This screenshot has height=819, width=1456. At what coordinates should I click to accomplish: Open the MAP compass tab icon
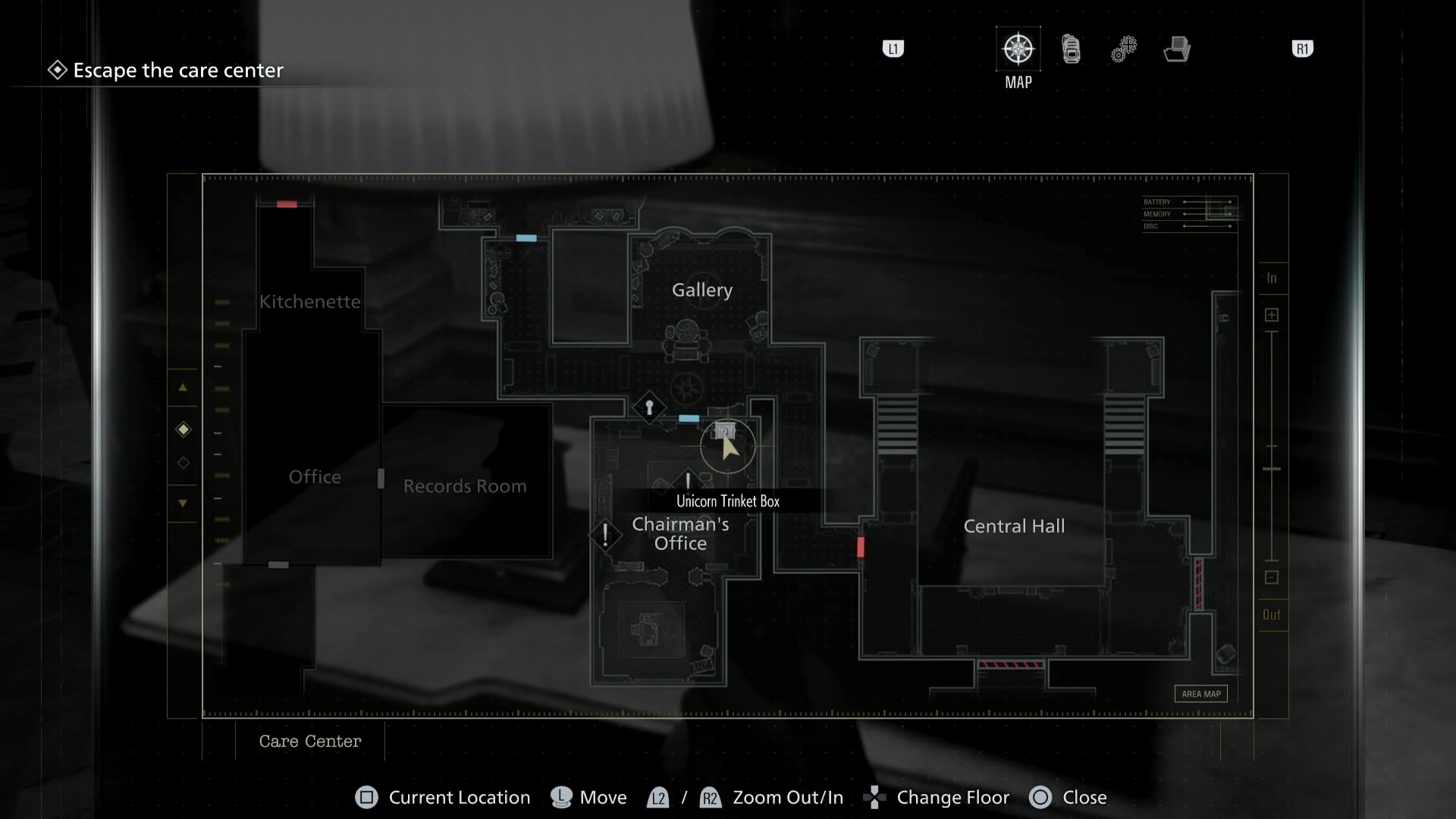[x=1018, y=48]
